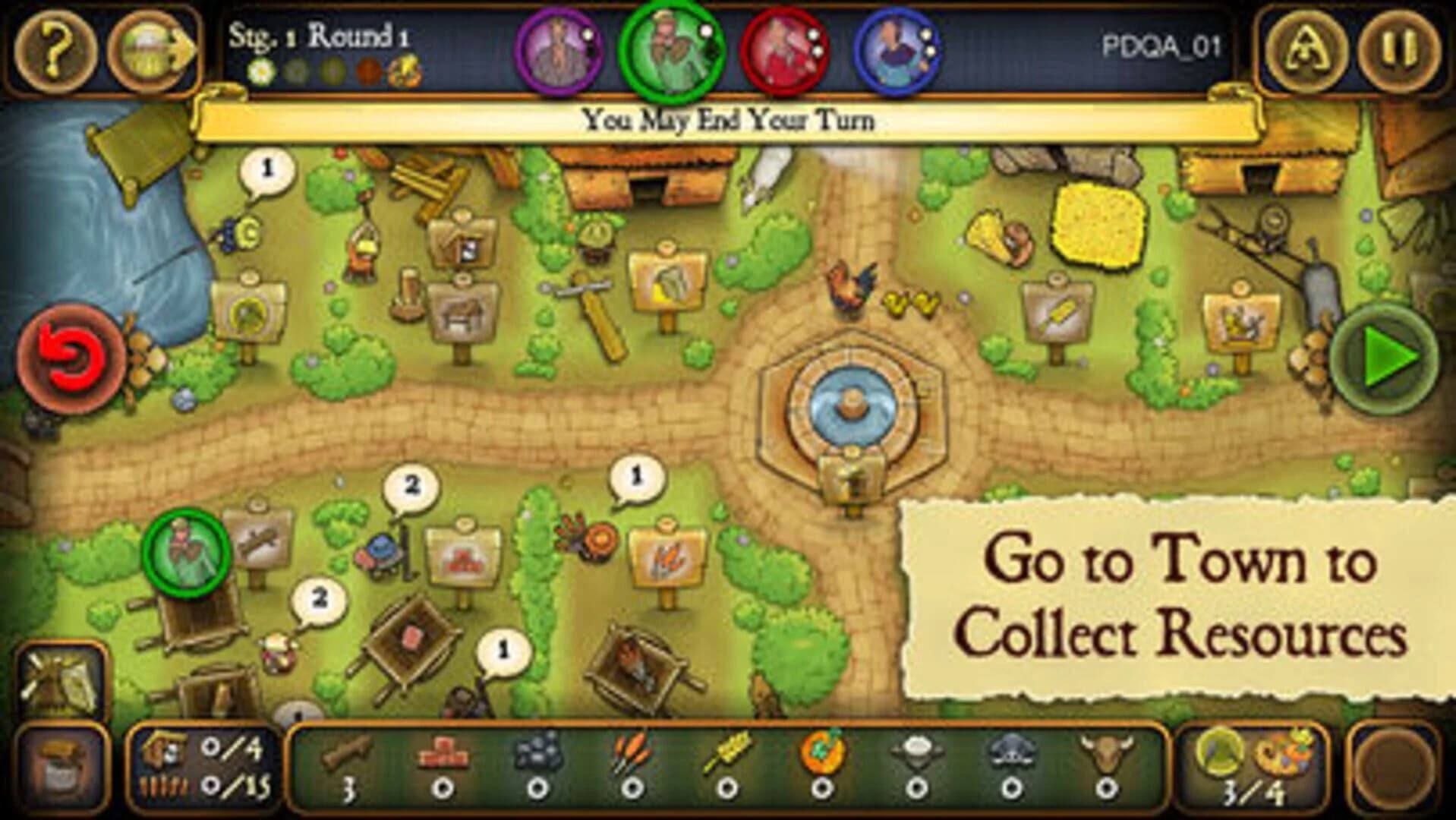Open the help question mark
Image resolution: width=1456 pixels, height=820 pixels.
coord(57,46)
